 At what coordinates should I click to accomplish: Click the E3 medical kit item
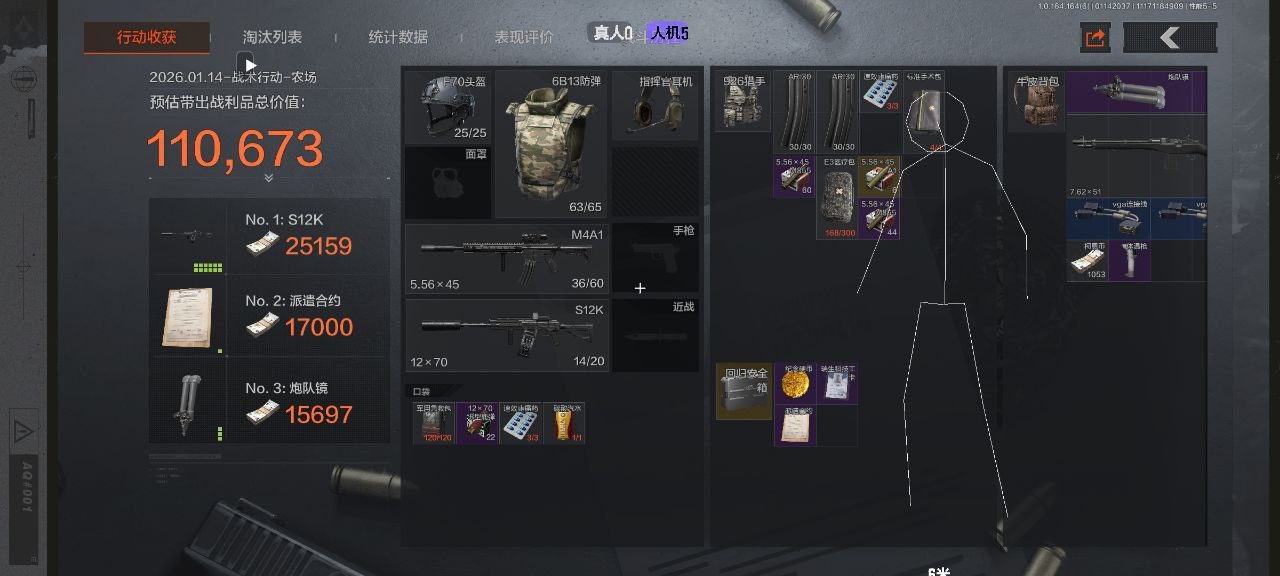(837, 197)
